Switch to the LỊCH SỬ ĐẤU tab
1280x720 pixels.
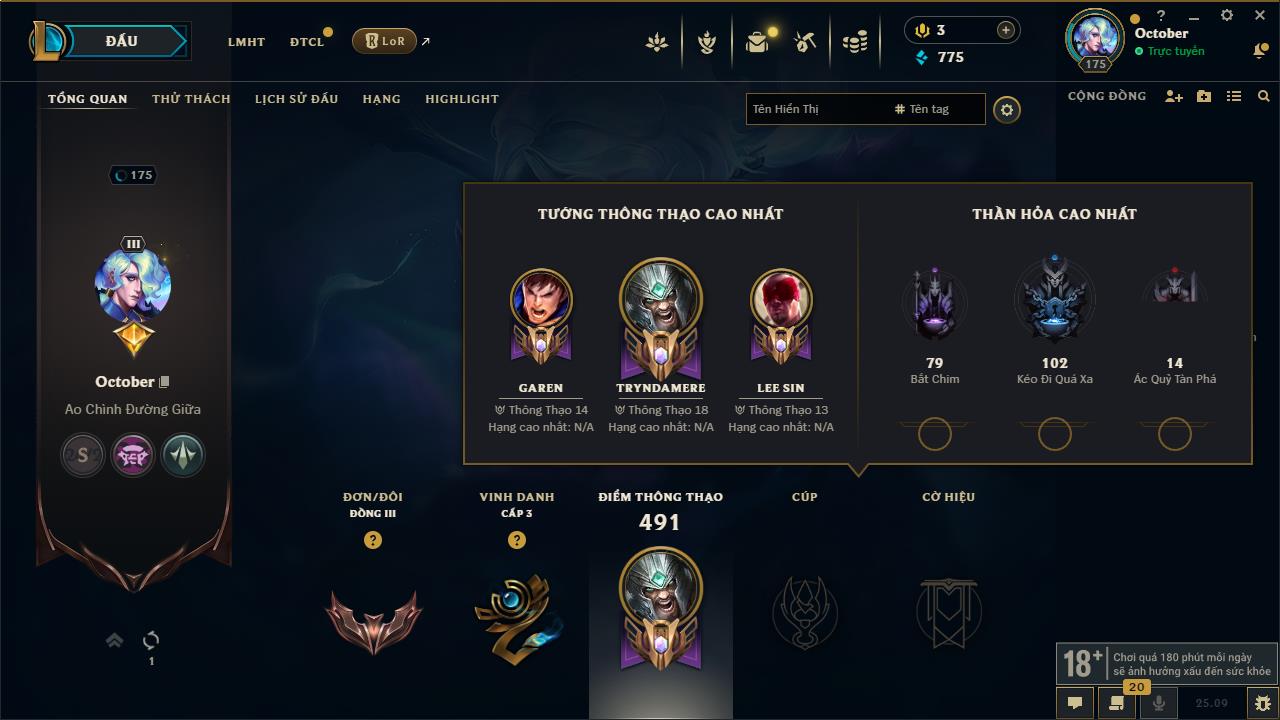pyautogui.click(x=296, y=99)
